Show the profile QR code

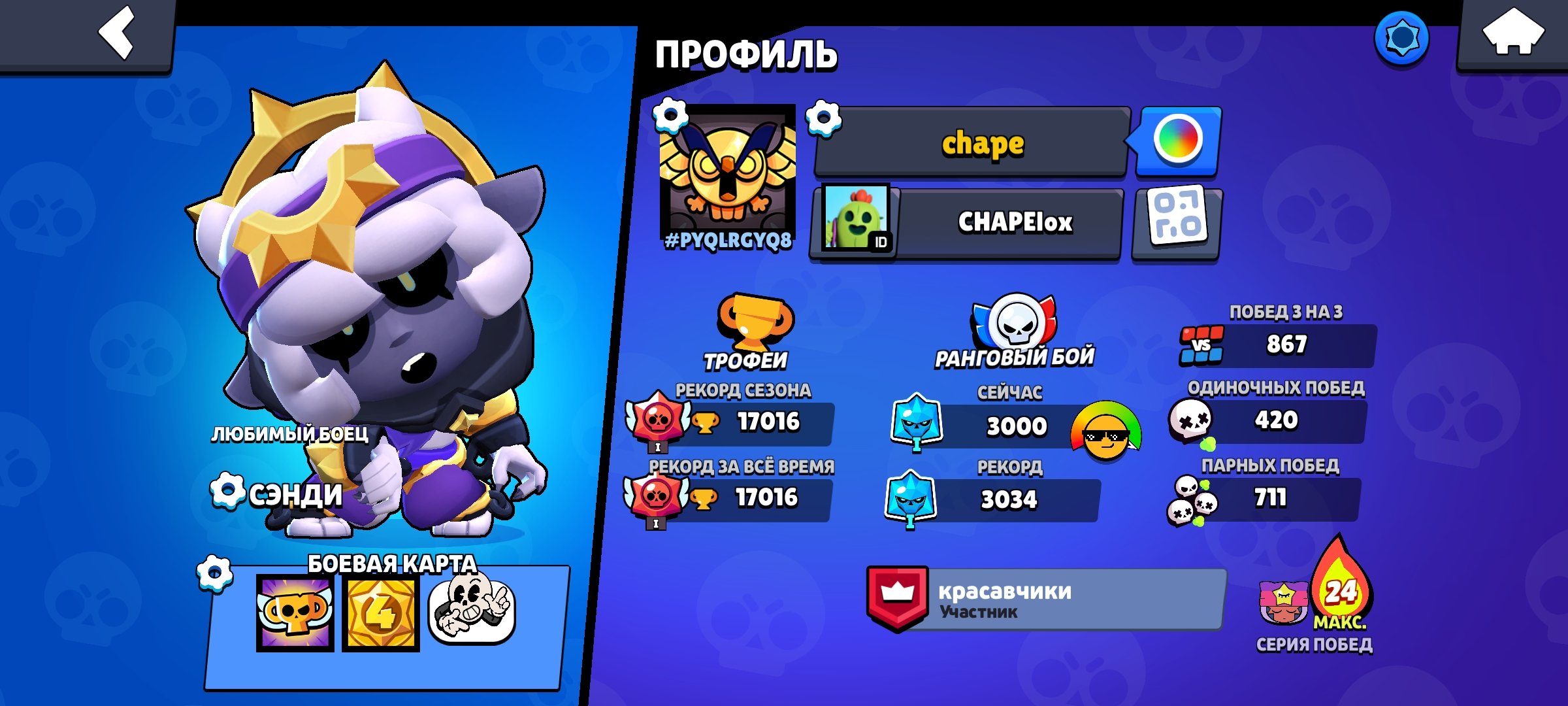[x=1177, y=224]
